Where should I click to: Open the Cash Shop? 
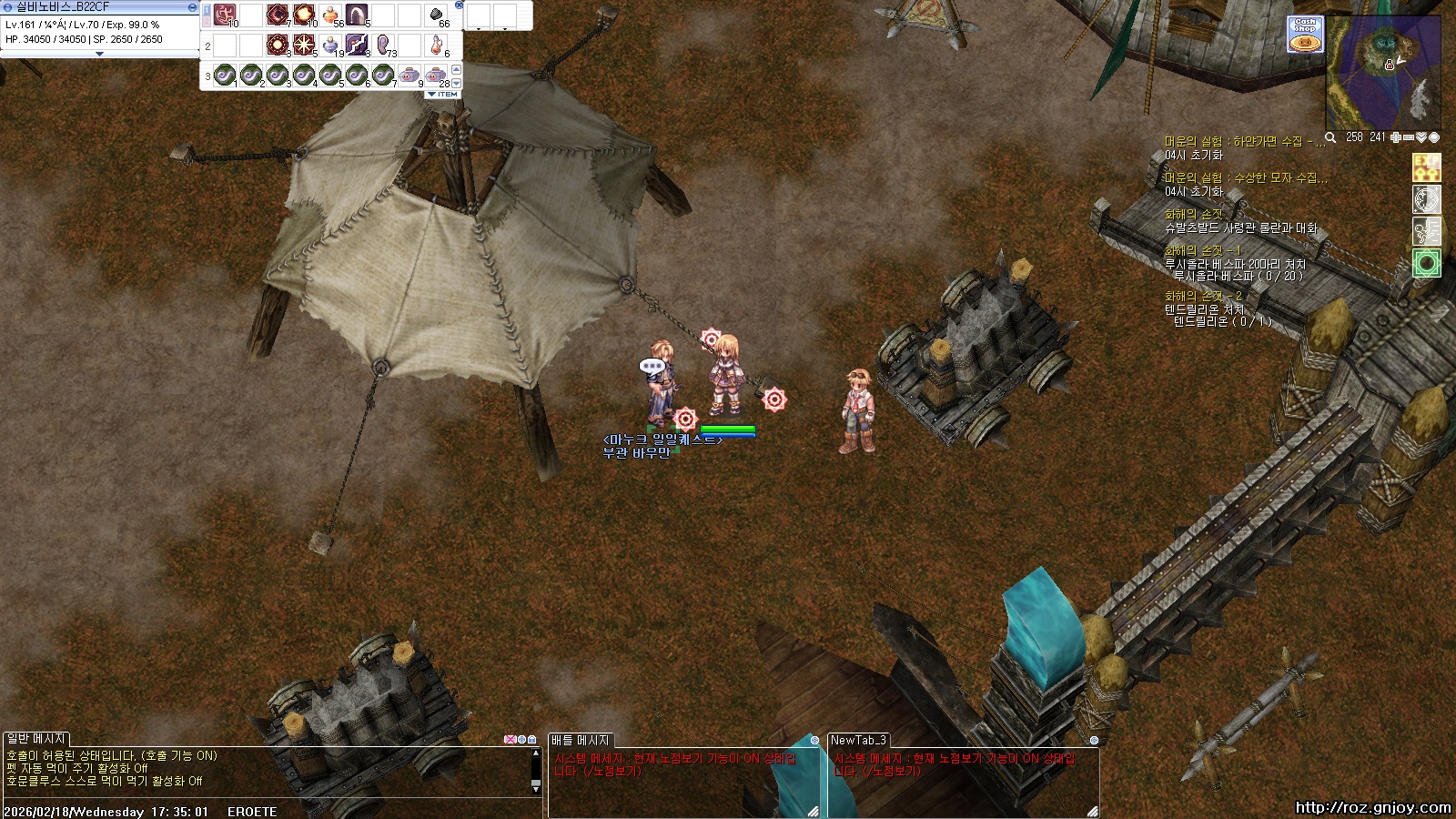[1305, 35]
